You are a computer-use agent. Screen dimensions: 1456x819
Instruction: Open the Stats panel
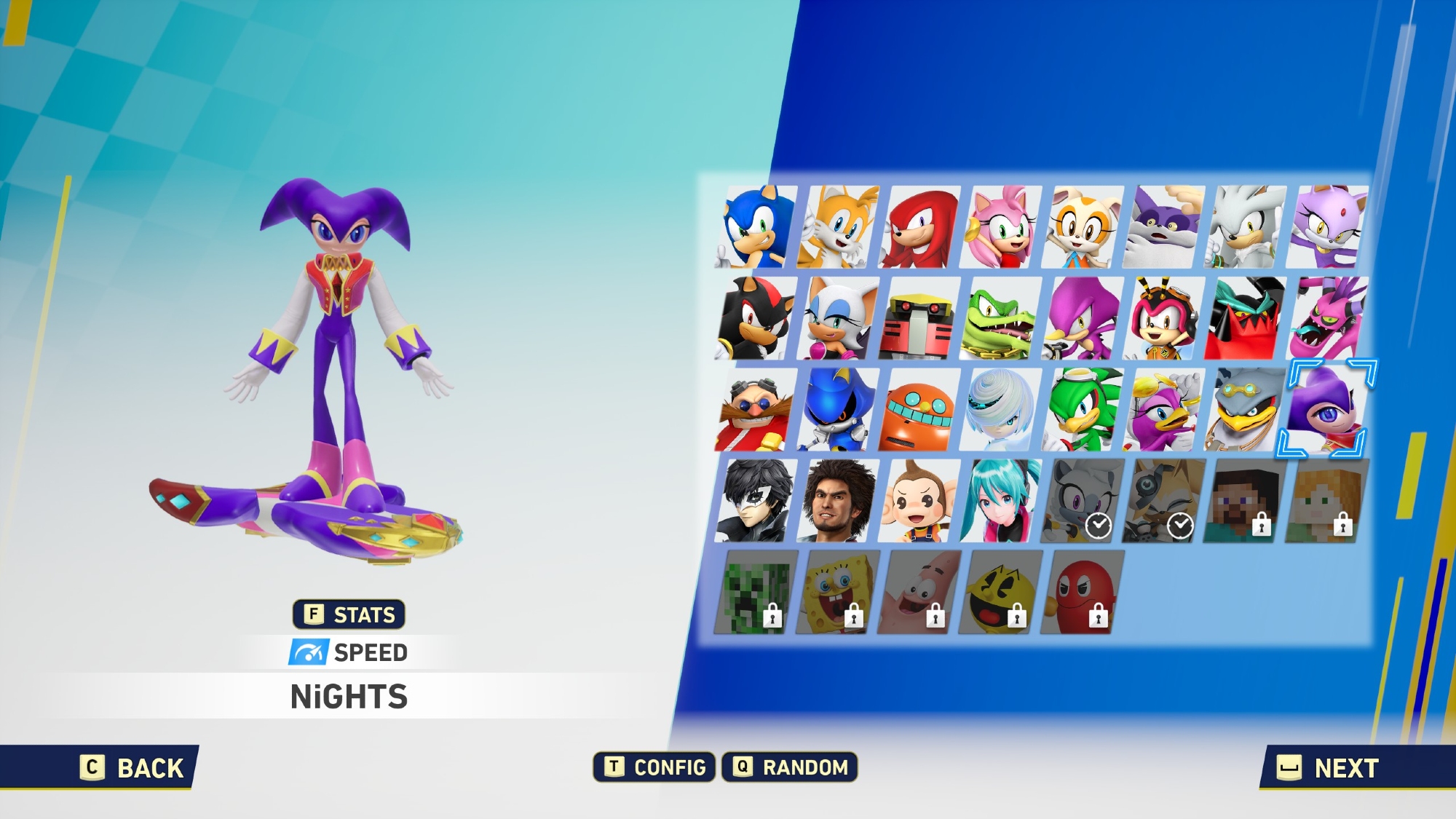coord(349,614)
